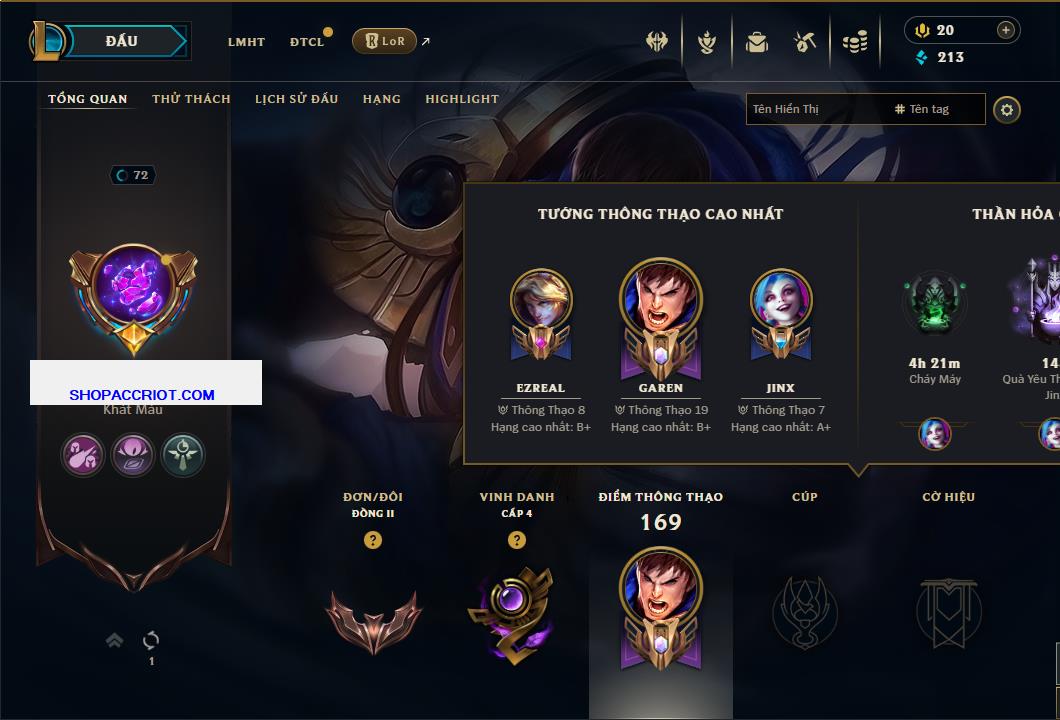
Task: Switch to the ĐTCL game mode
Action: tap(307, 42)
